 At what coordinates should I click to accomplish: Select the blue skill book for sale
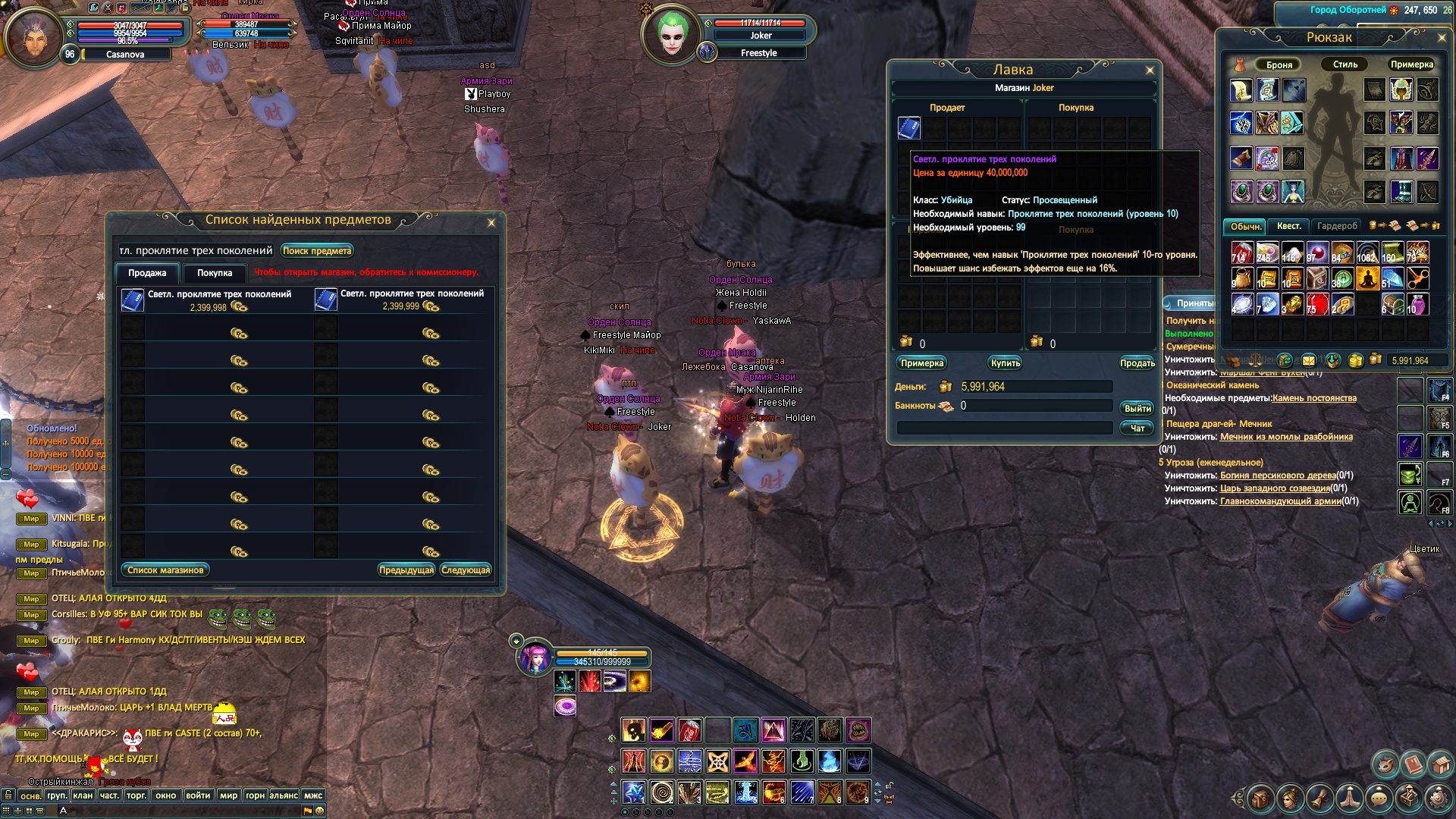(x=909, y=127)
